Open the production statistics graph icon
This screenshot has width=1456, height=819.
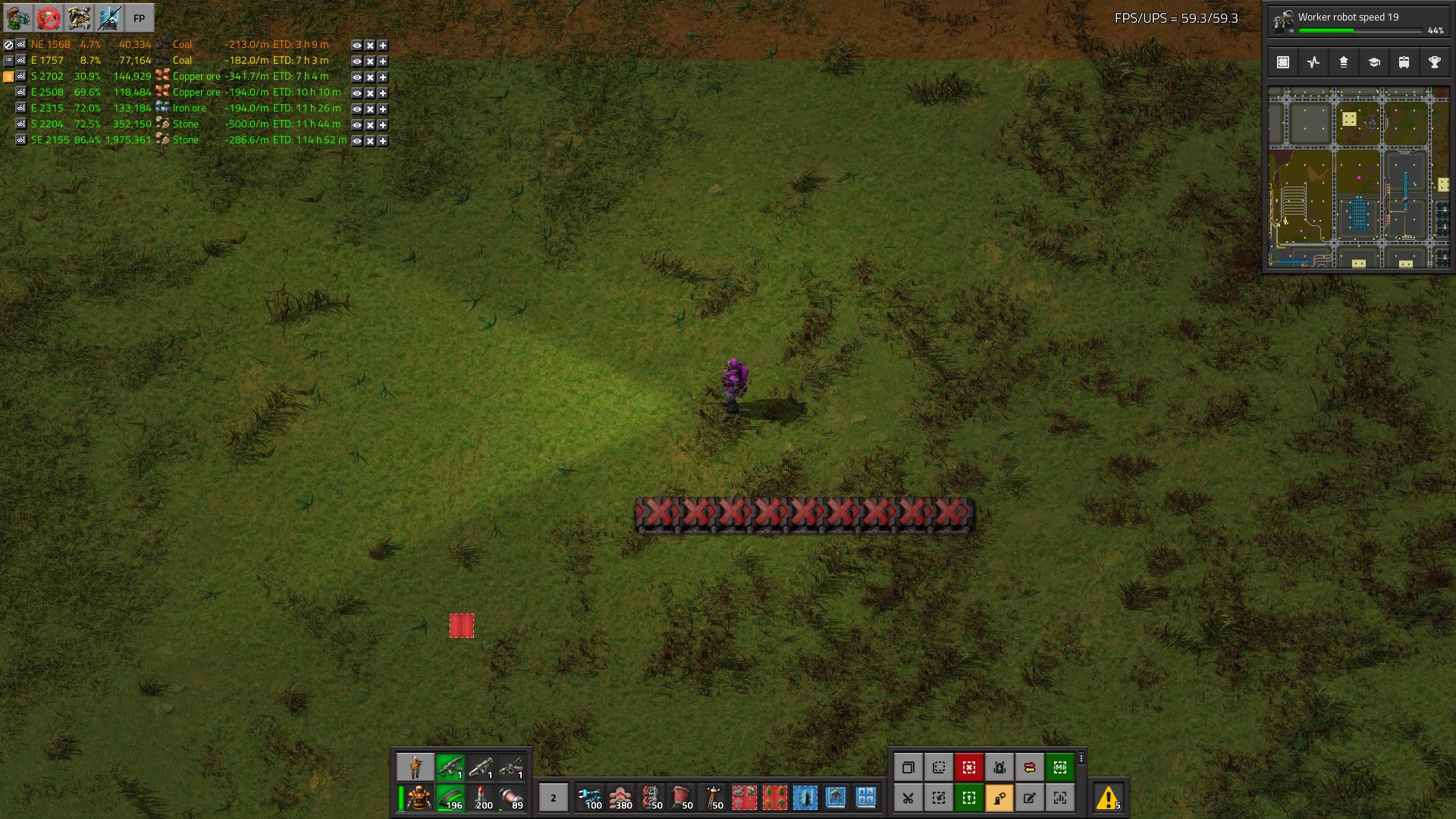(x=1313, y=63)
